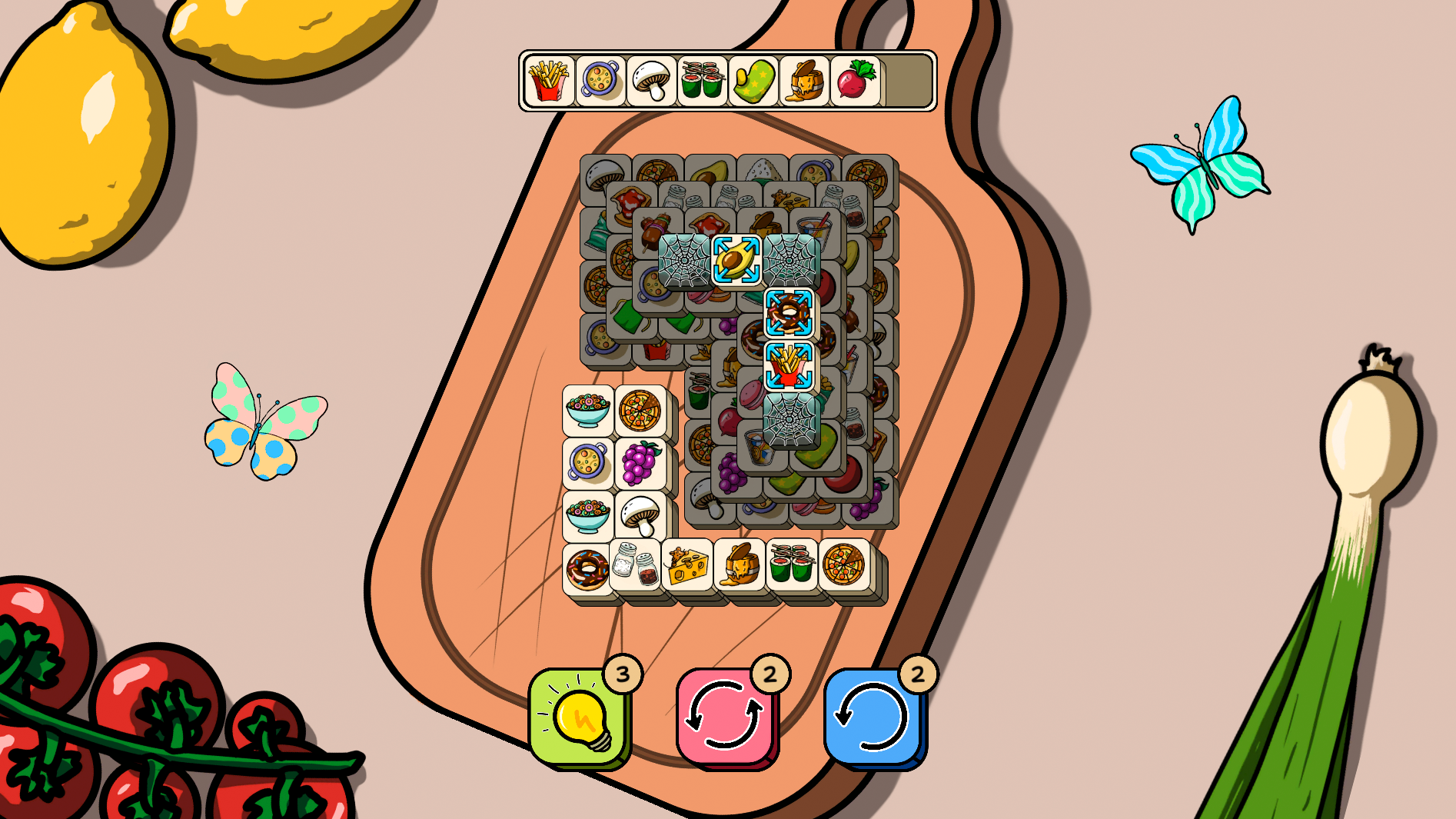Image resolution: width=1456 pixels, height=819 pixels.
Task: Click the chocolate donut special arrow tile
Action: tap(787, 311)
